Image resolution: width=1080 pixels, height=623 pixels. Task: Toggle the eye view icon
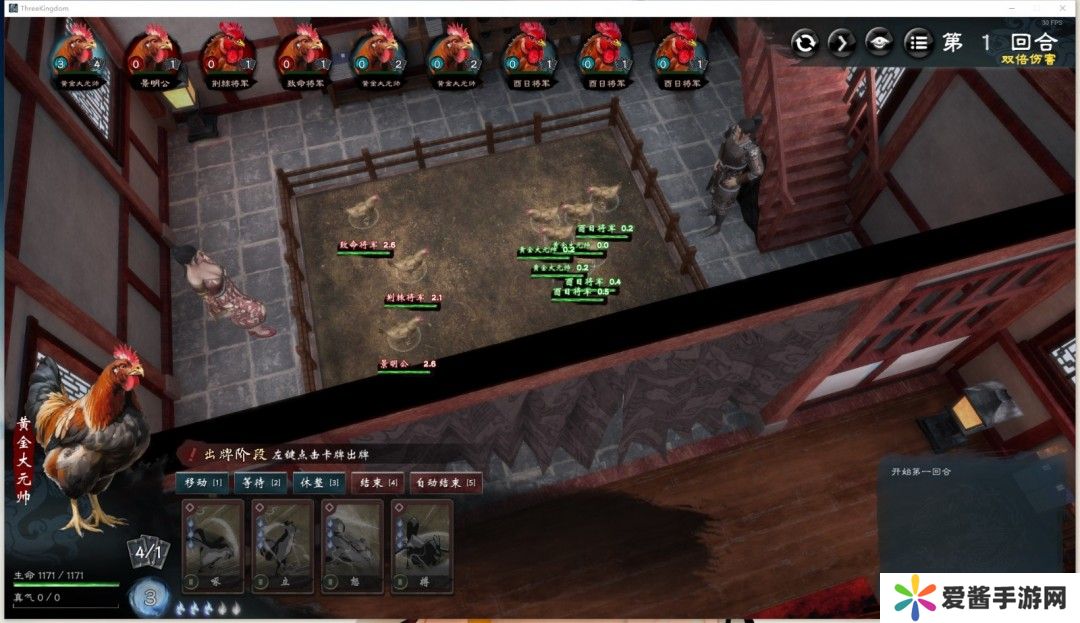tap(879, 43)
